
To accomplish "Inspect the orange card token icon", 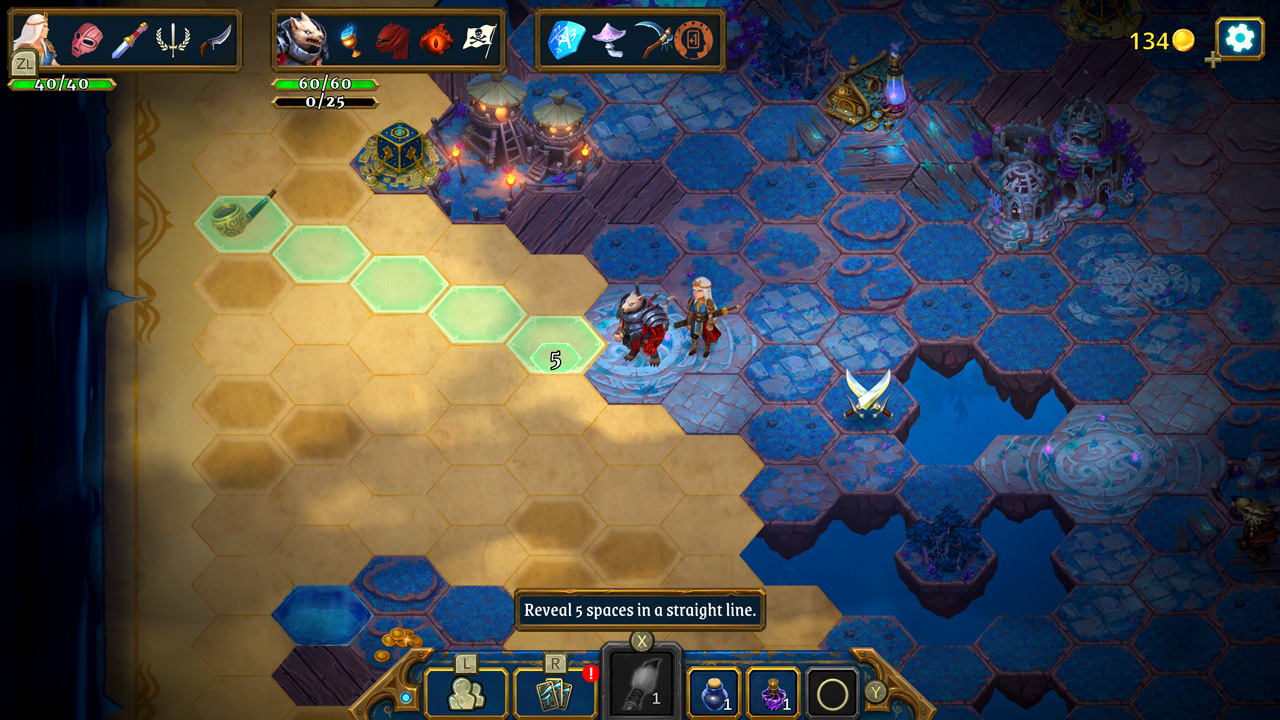I will (x=694, y=41).
